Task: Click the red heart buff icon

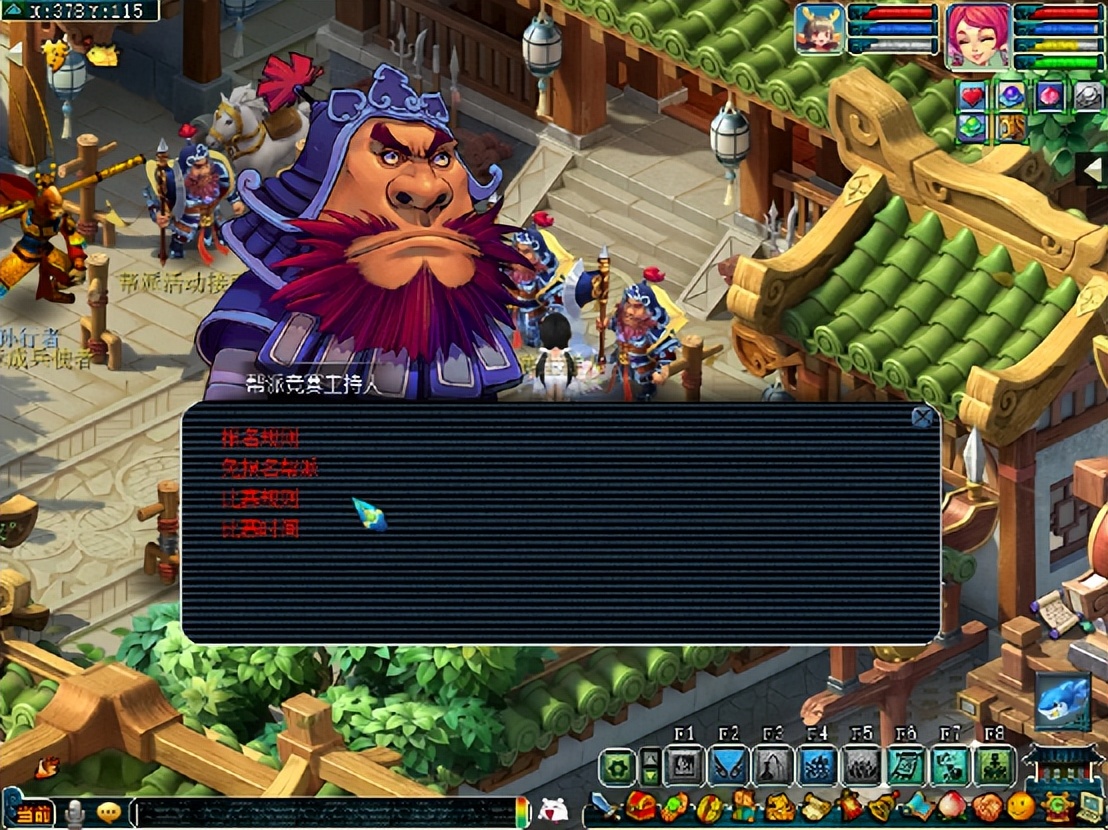Action: [x=974, y=95]
